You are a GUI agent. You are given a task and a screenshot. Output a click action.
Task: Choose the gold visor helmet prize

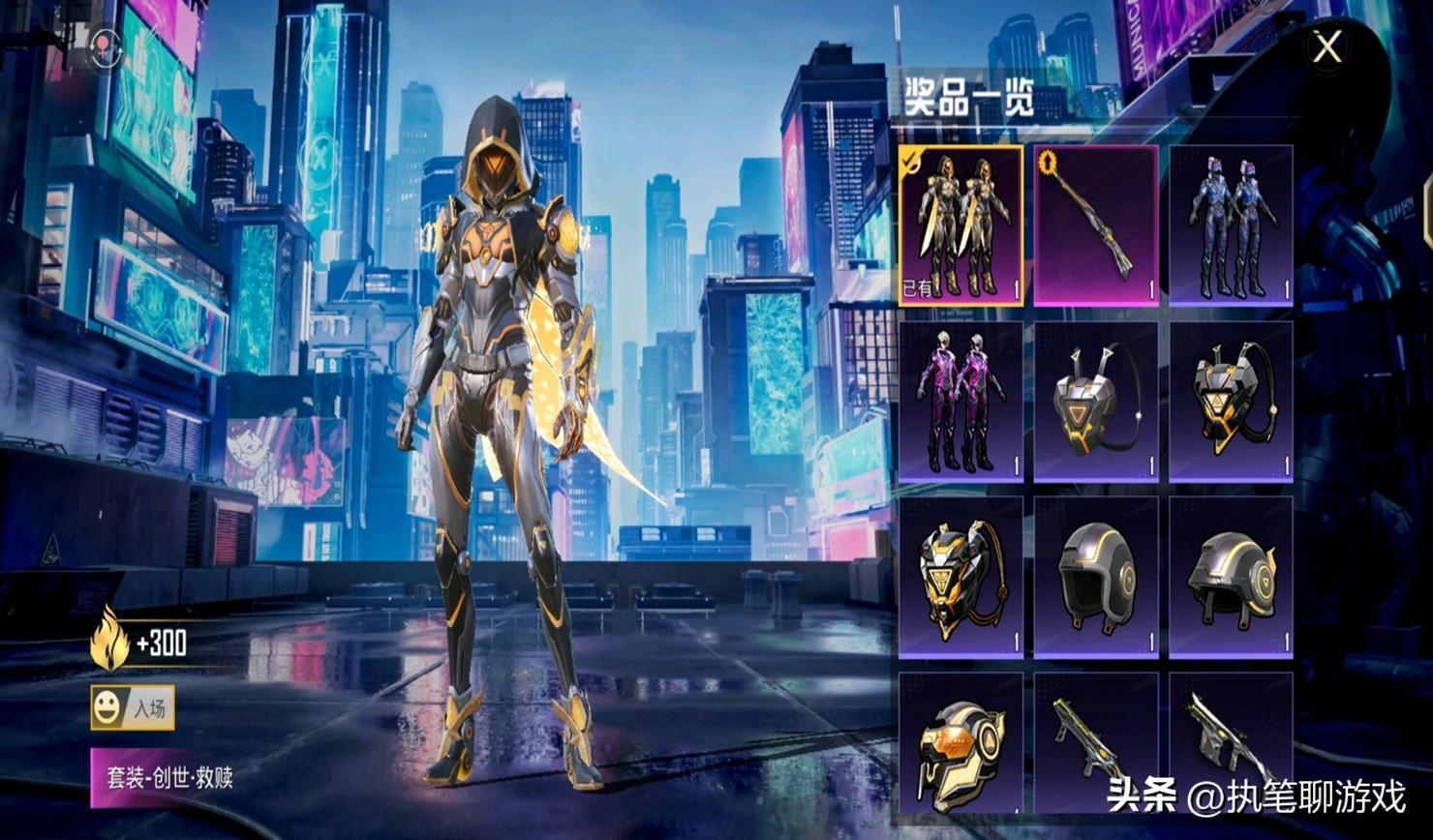tap(960, 744)
